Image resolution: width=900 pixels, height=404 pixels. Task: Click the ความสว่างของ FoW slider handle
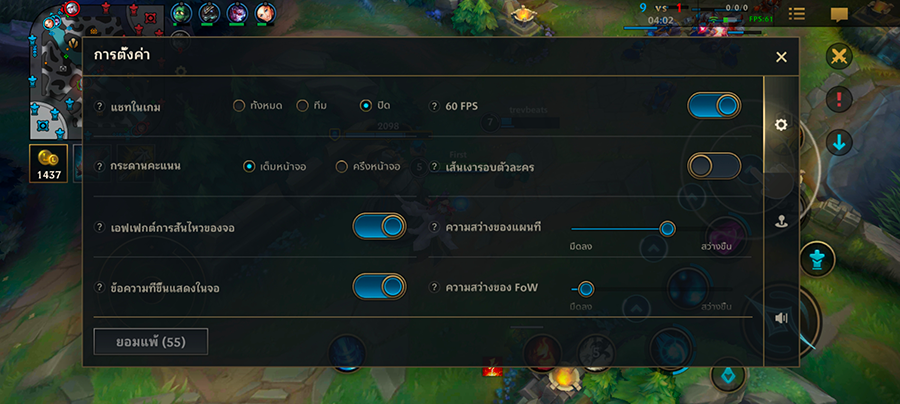586,289
